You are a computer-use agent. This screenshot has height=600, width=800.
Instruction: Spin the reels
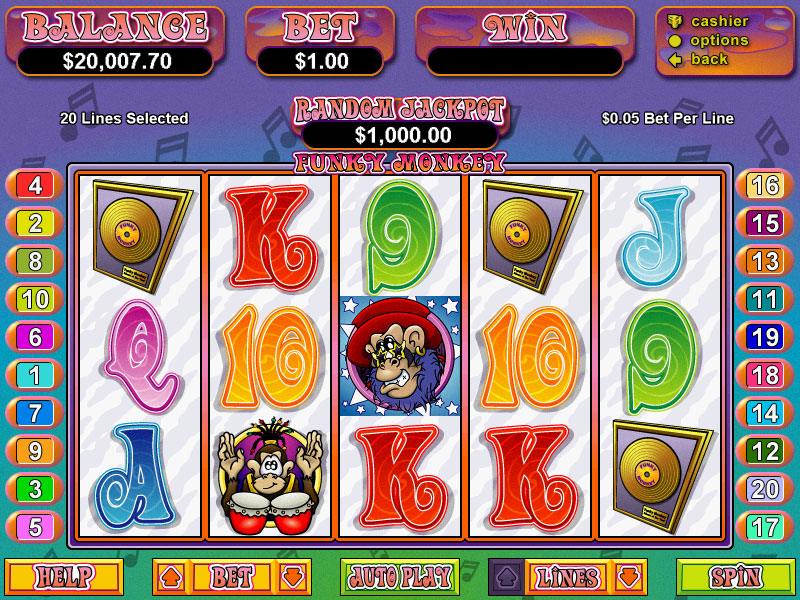point(735,577)
